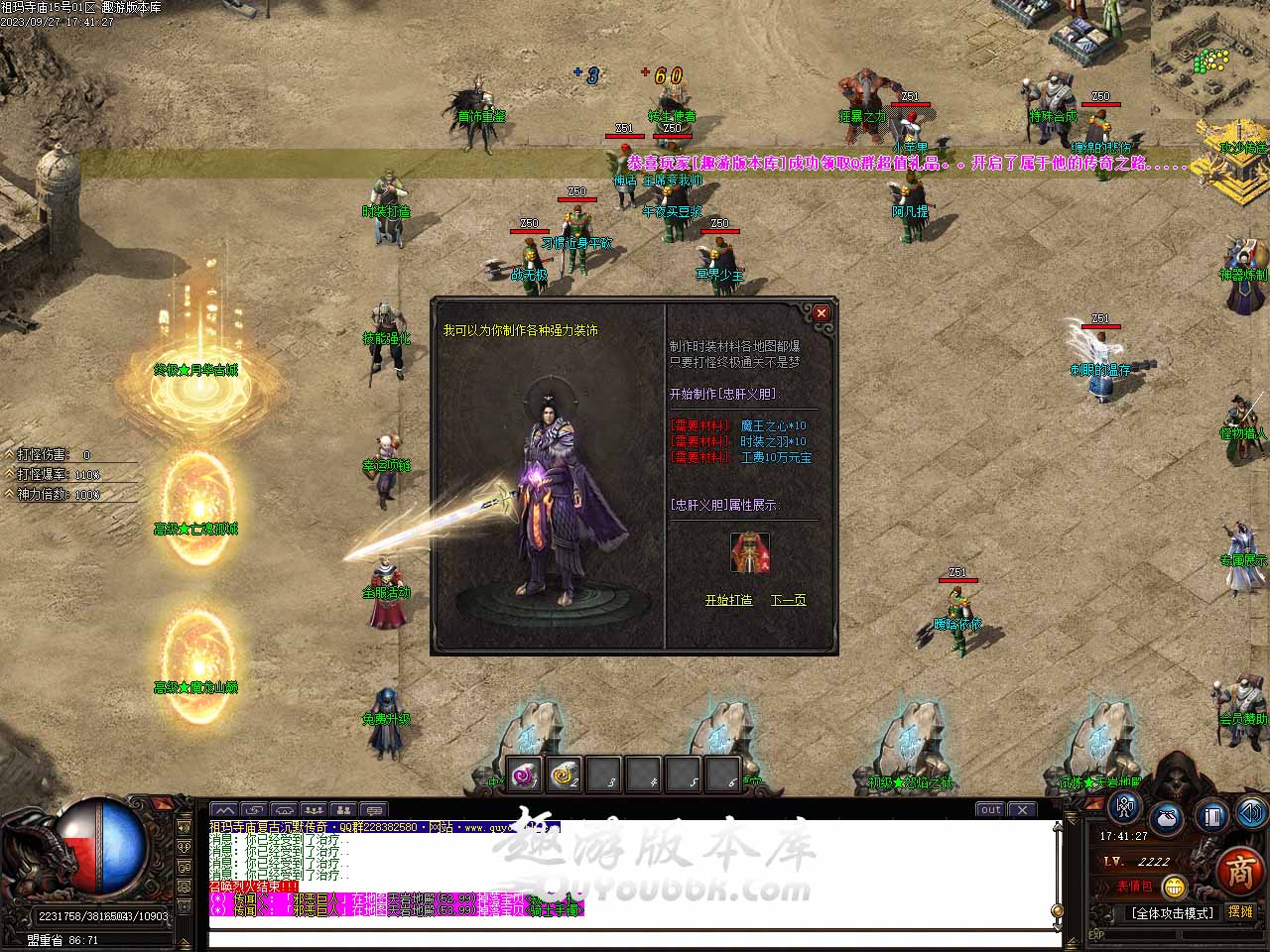
Task: Click the 开始打造 forging link
Action: 728,600
